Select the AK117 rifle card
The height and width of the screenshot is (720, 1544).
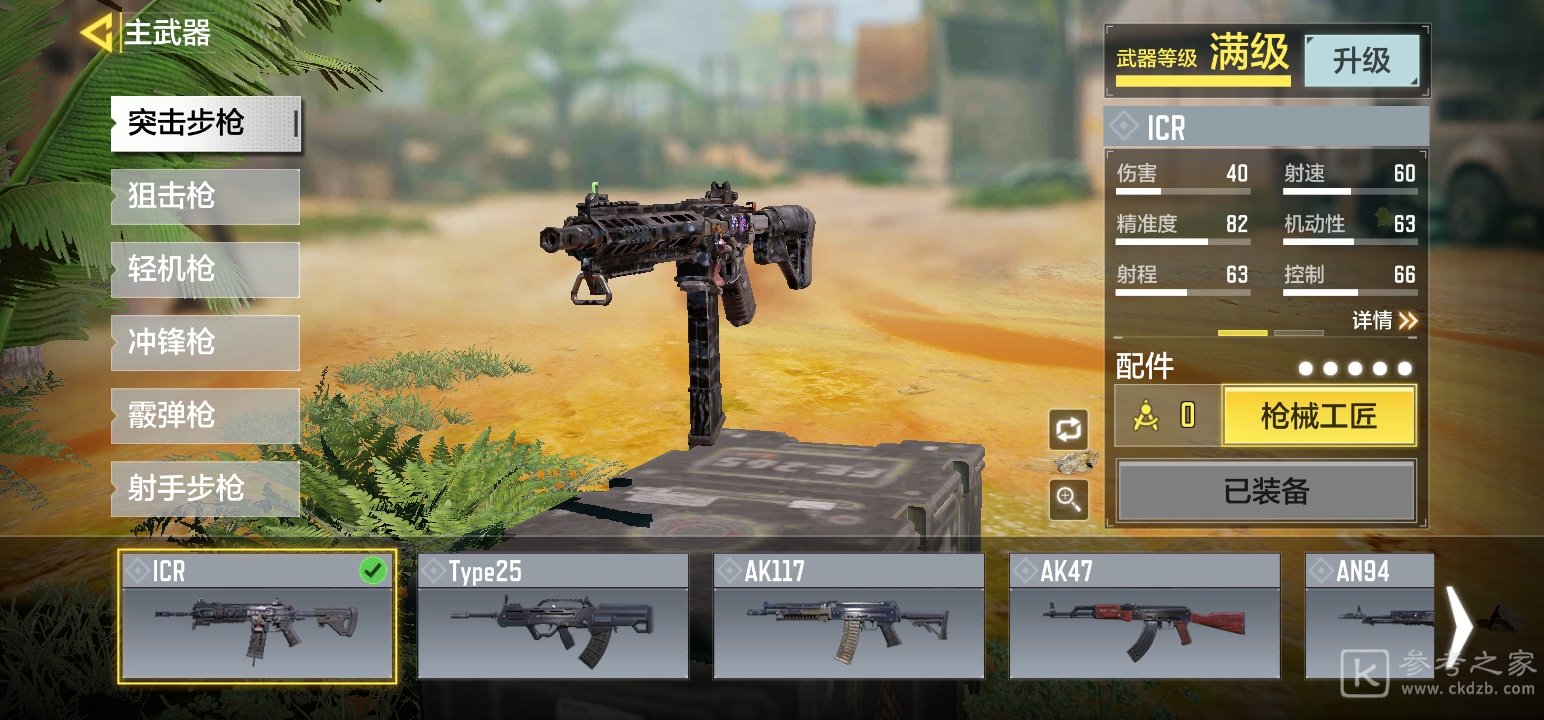pyautogui.click(x=849, y=617)
